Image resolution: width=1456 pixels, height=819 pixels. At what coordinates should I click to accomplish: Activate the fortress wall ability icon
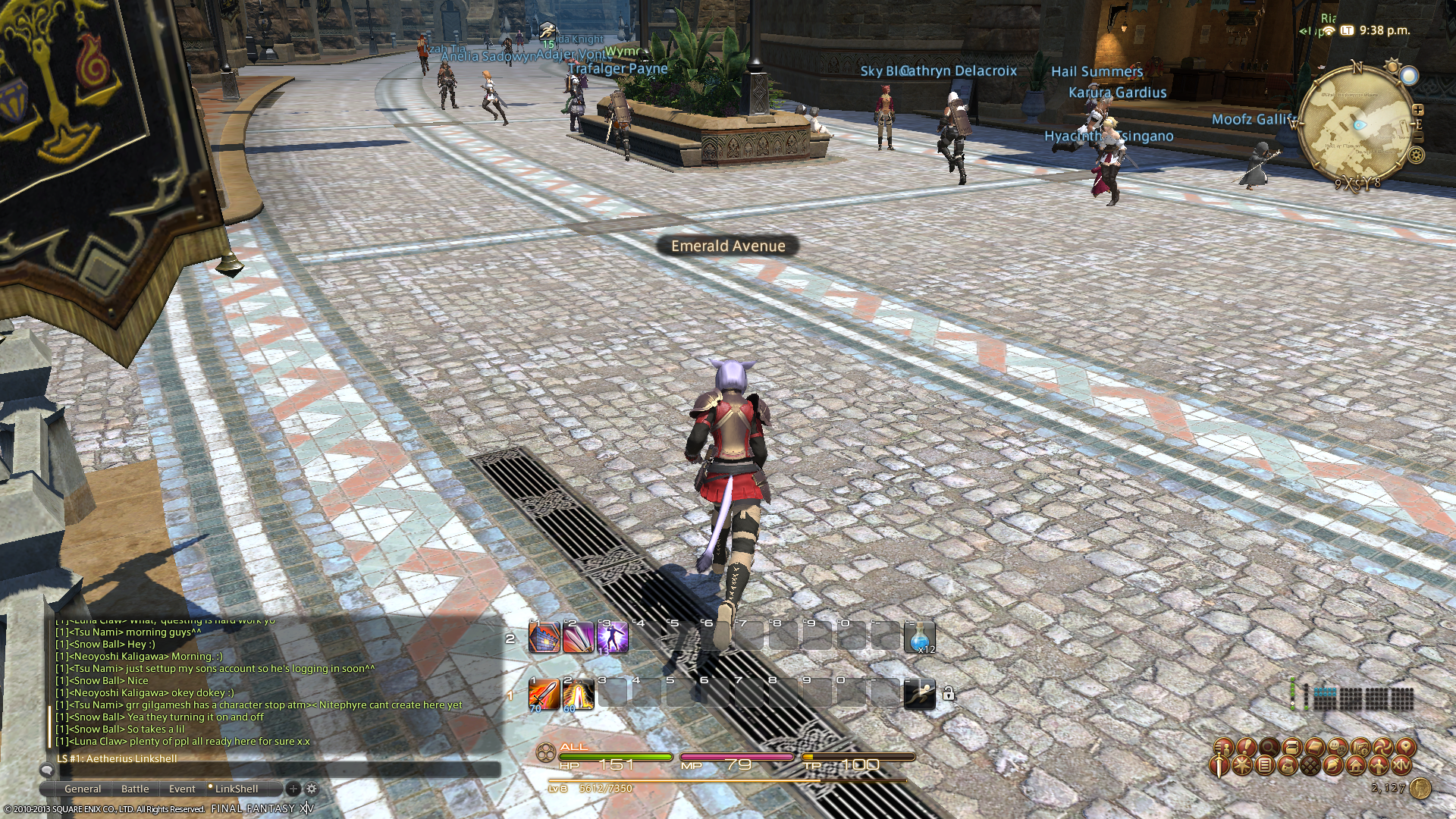pos(544,638)
